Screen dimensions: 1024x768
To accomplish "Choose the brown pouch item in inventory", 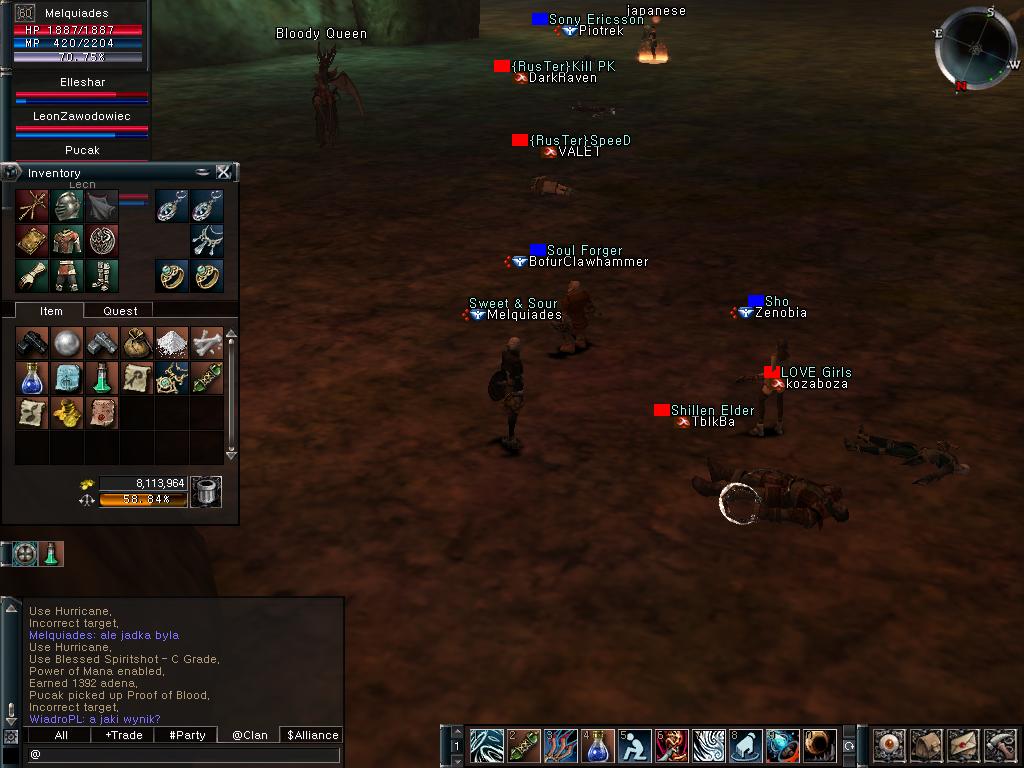I will click(137, 343).
